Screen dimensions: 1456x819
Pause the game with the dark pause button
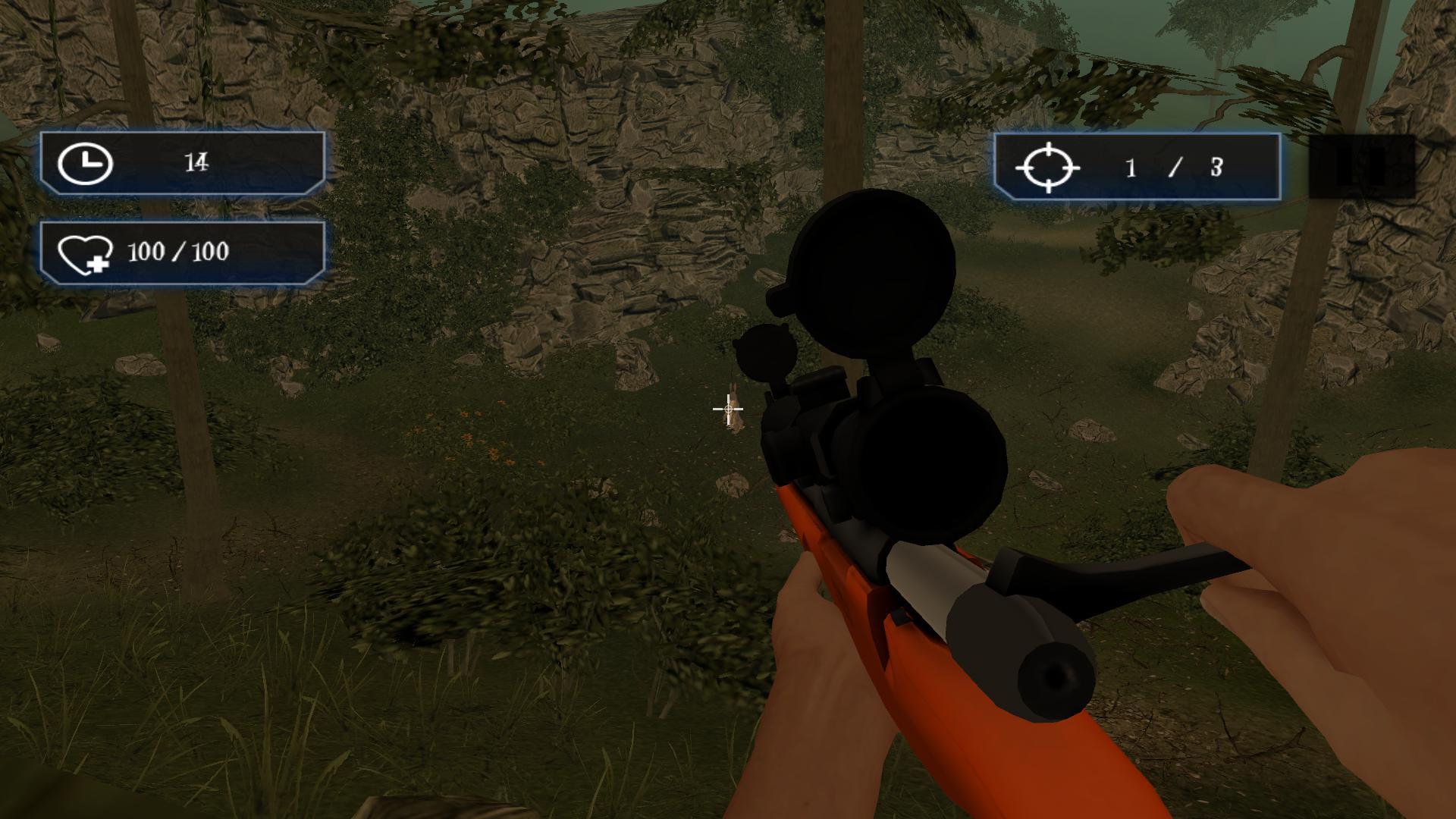tap(1362, 167)
